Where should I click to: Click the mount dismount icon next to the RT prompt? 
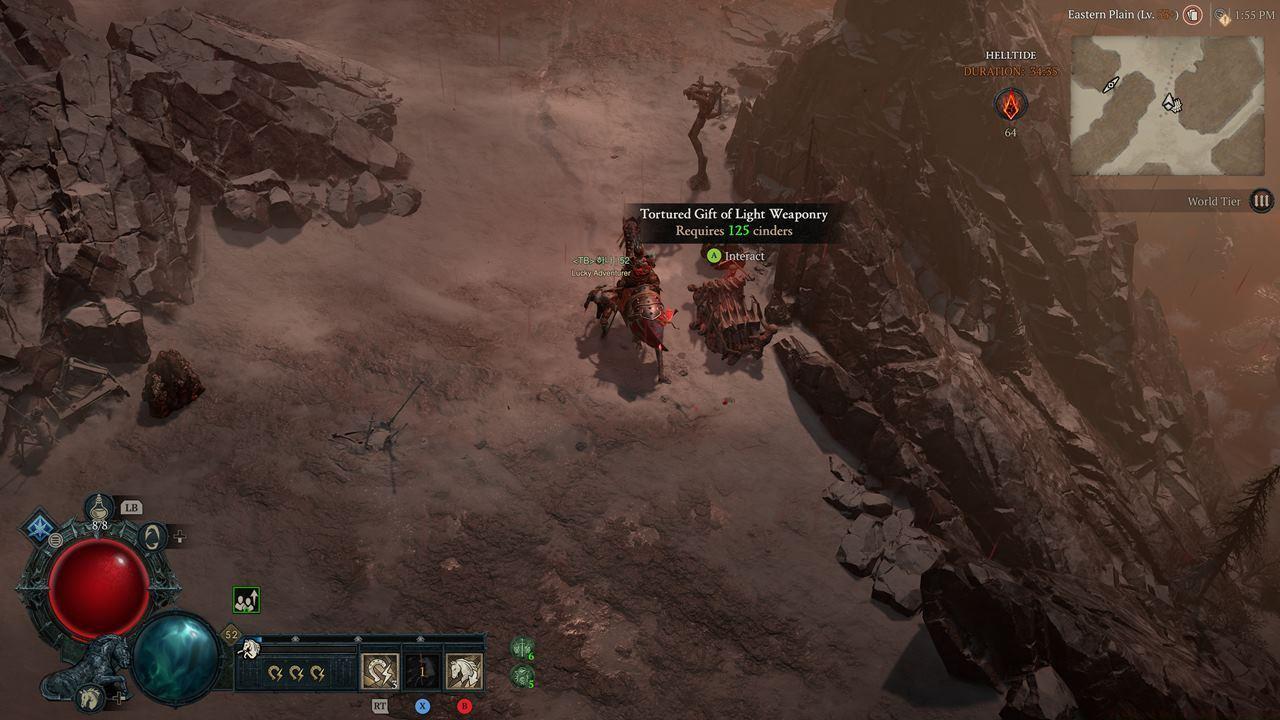pos(380,672)
